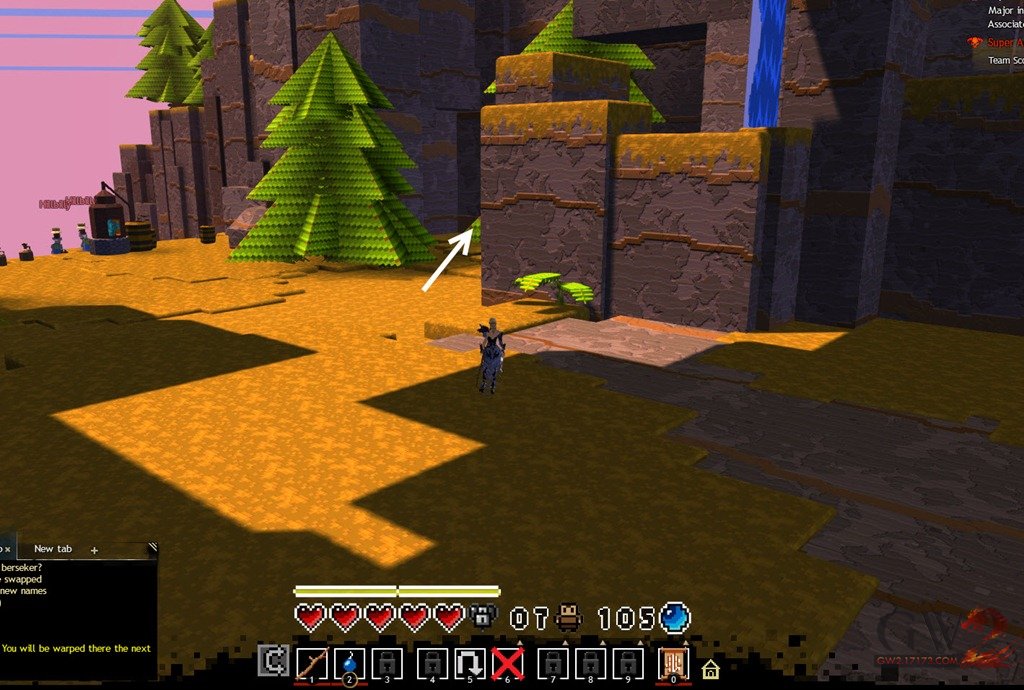Screen dimensions: 1024x690
Task: Add a chat tab with the plus button
Action: point(95,550)
